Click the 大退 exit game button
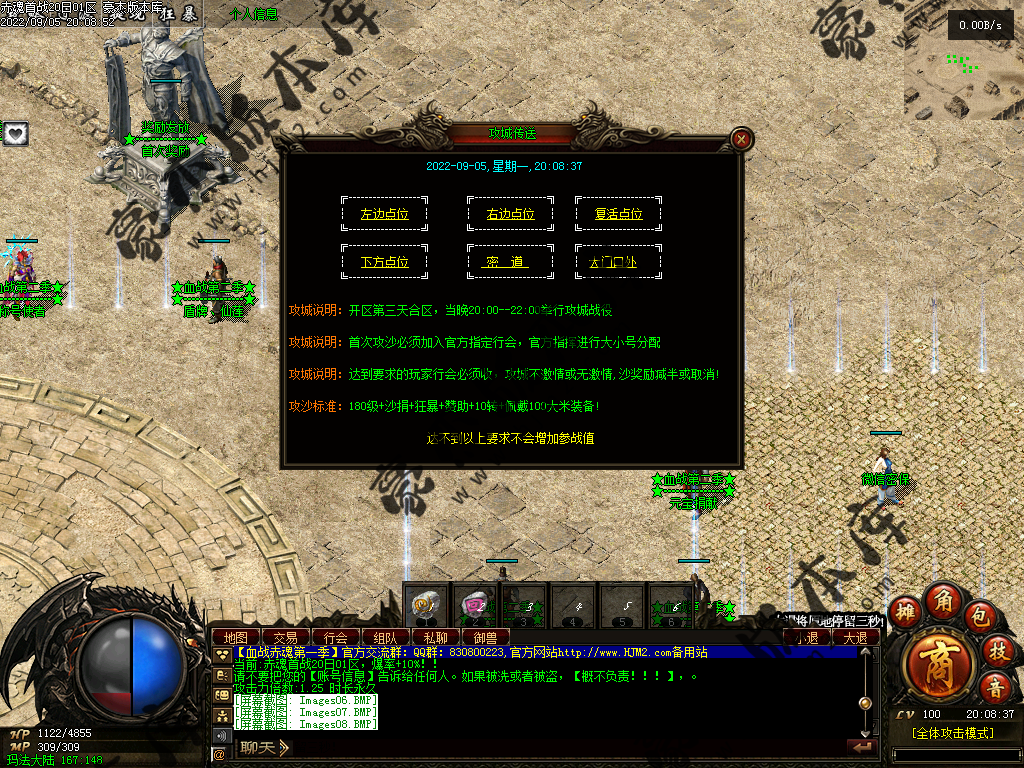The image size is (1024, 768). (x=855, y=637)
